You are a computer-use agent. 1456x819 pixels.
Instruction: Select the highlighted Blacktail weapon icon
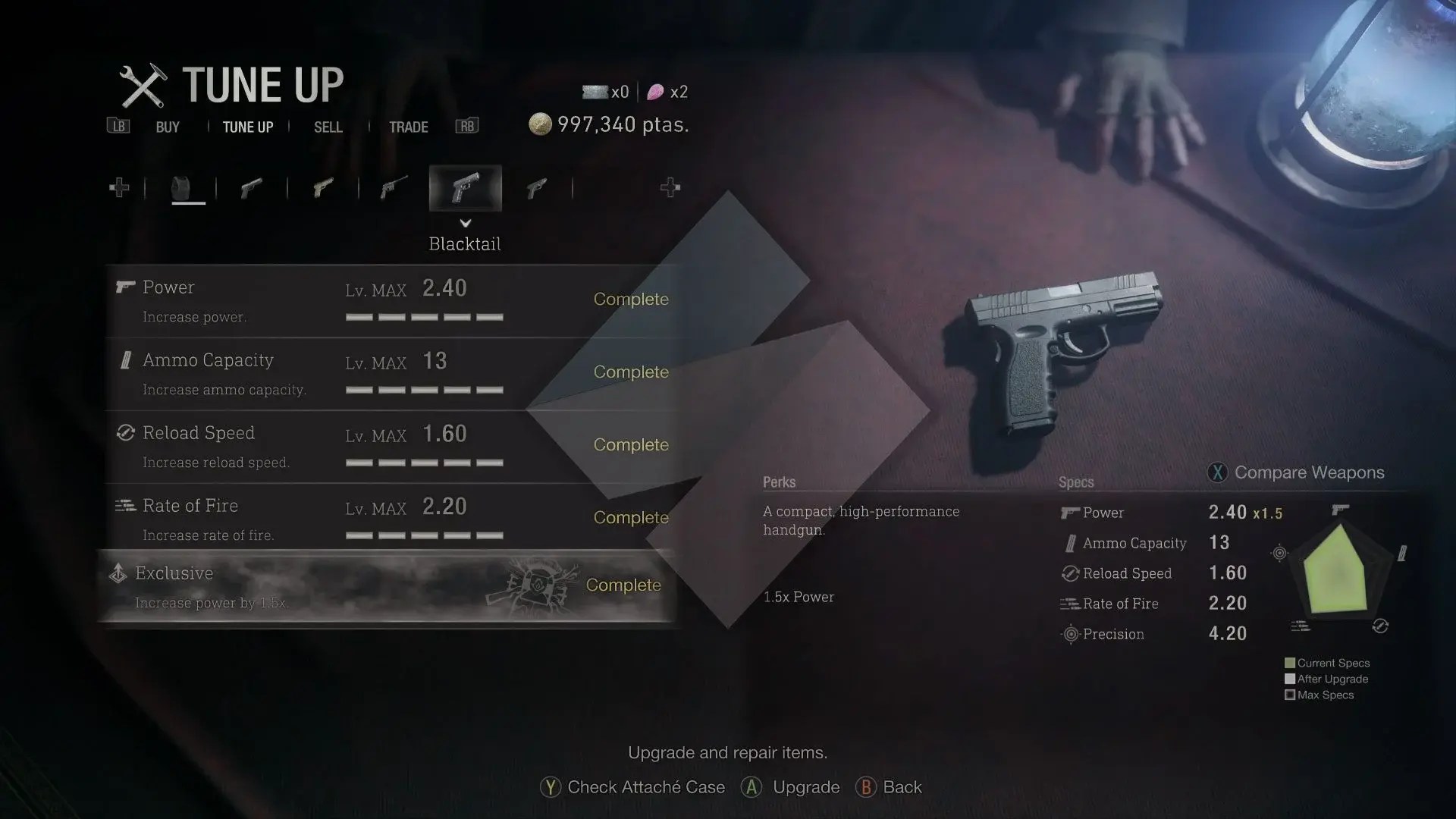[x=466, y=187]
